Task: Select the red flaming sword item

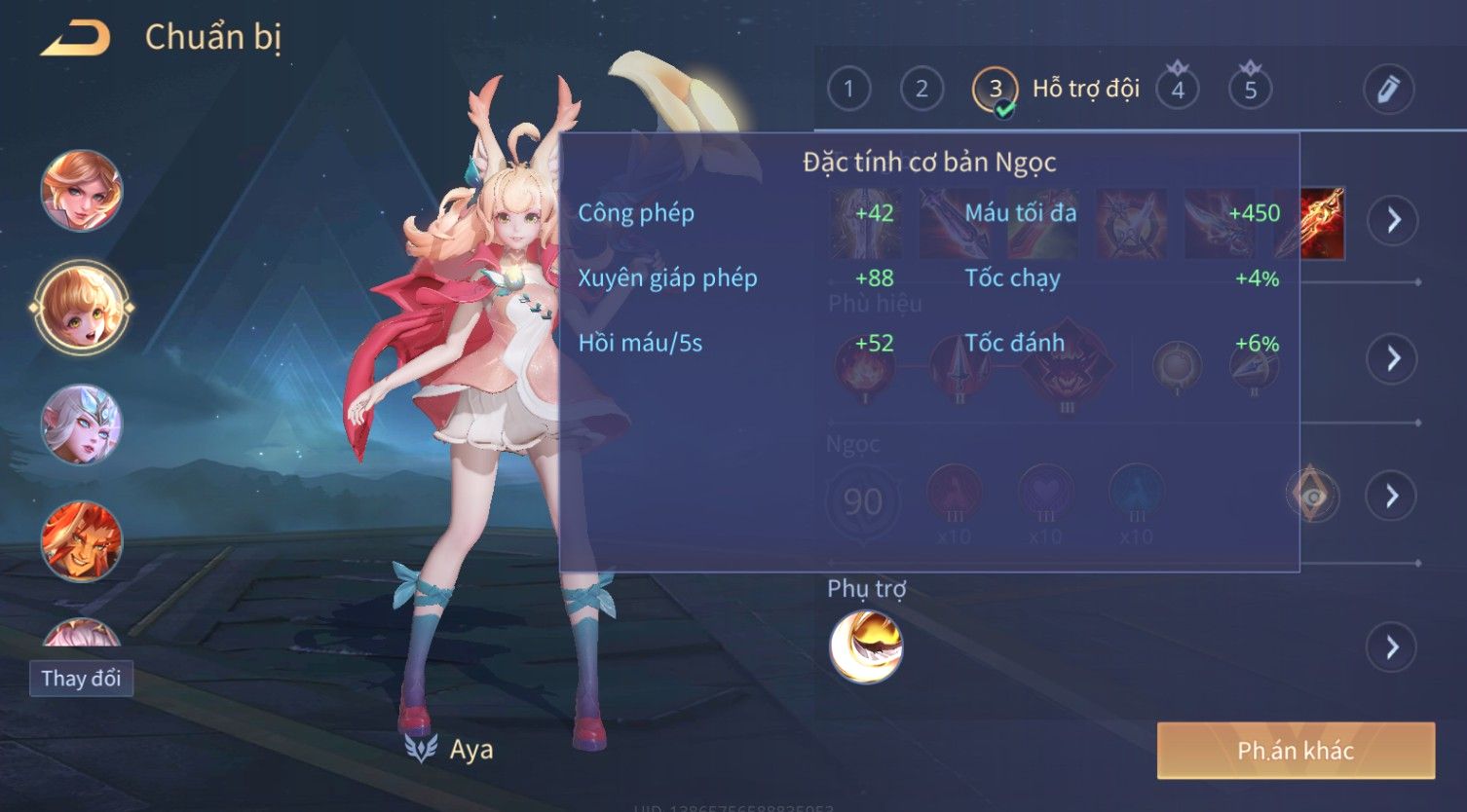Action: (x=1323, y=222)
